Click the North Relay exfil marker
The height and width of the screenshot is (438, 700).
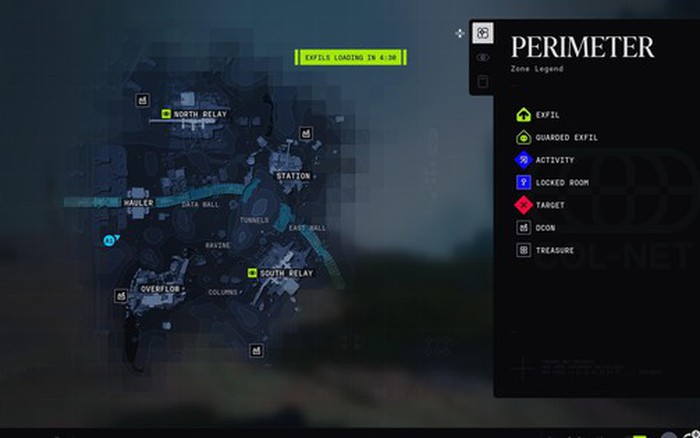166,114
